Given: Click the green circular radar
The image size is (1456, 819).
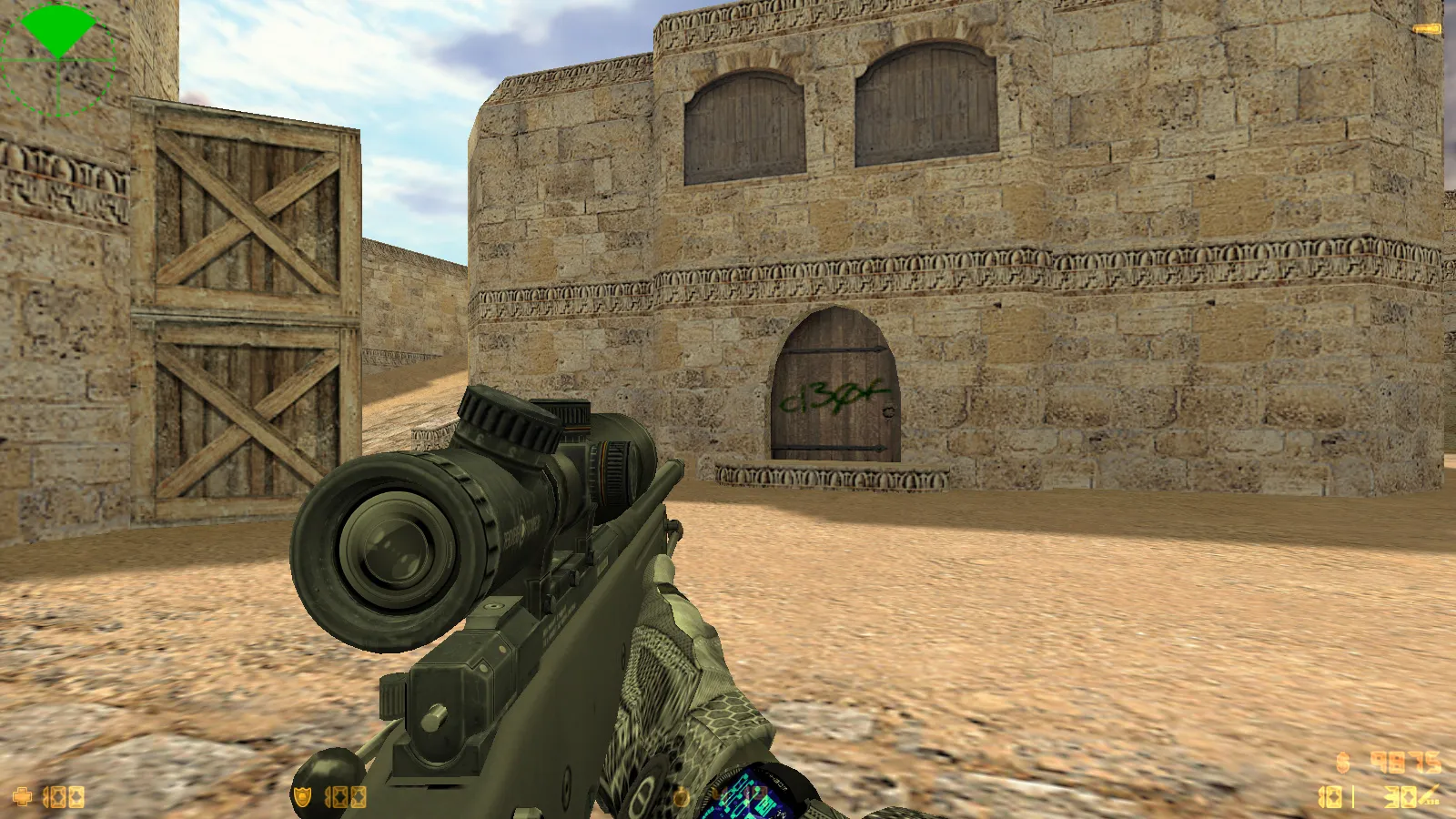Looking at the screenshot, I should (x=58, y=60).
